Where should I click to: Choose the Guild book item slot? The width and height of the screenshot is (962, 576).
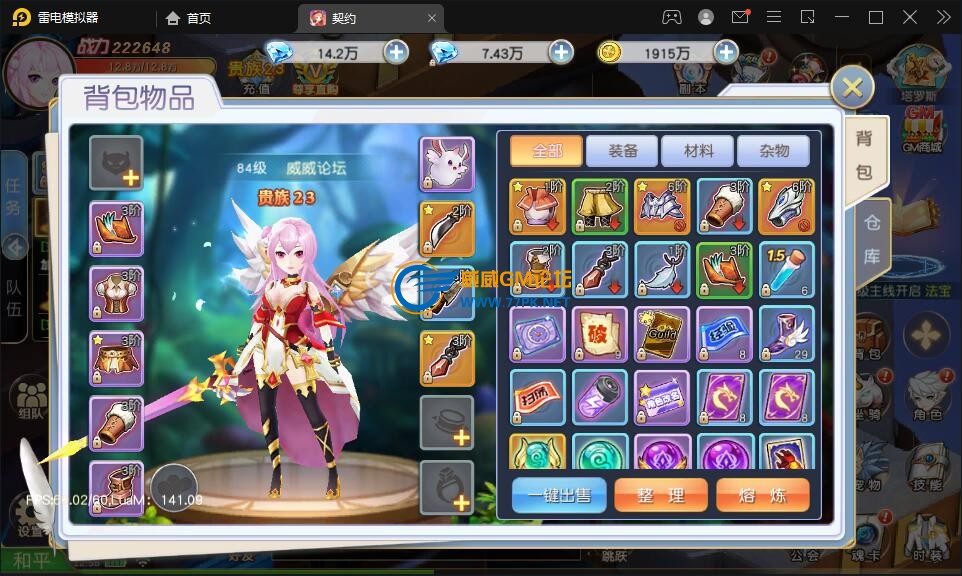coord(662,333)
